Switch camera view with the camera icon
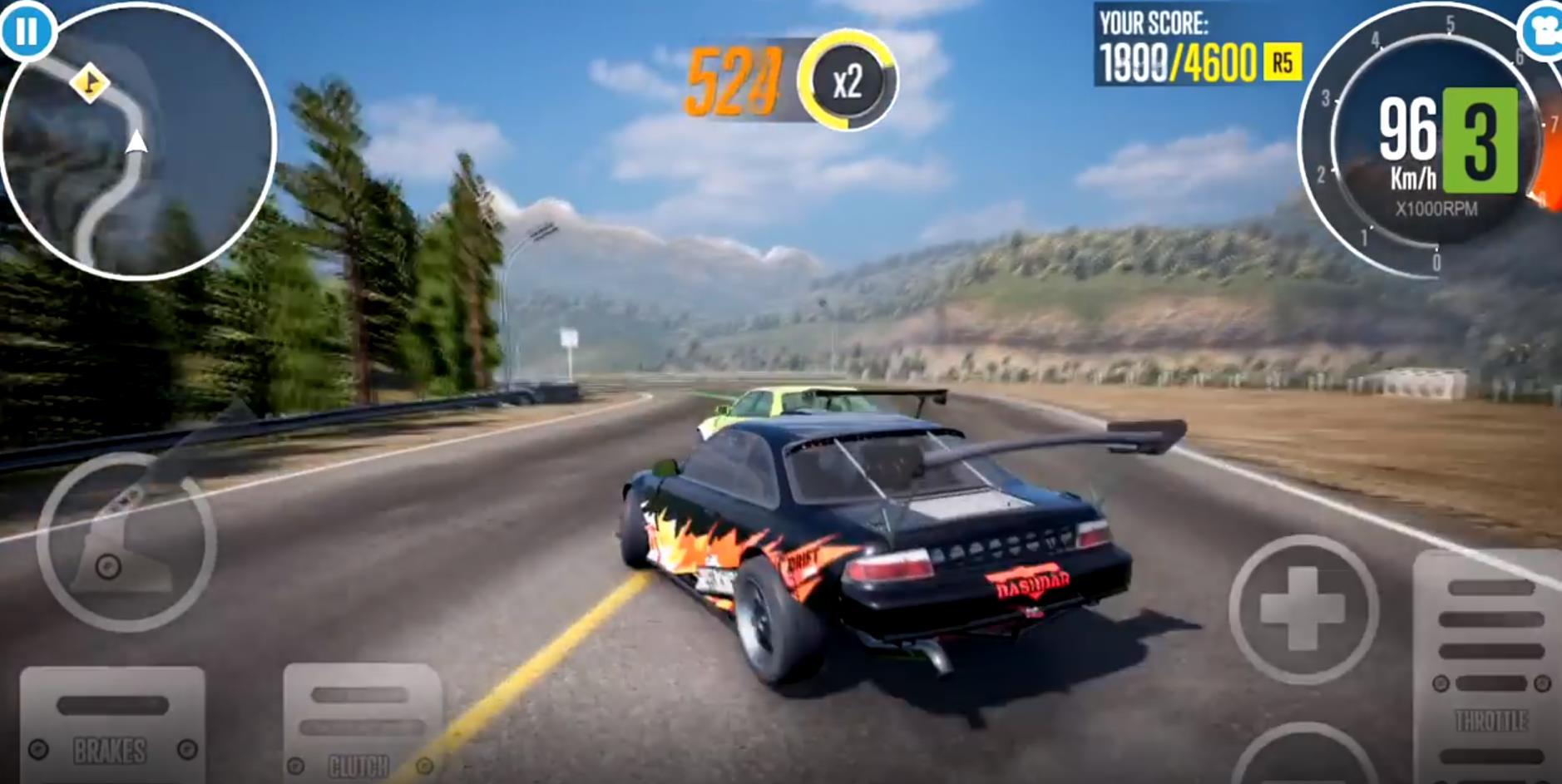 pyautogui.click(x=1545, y=32)
